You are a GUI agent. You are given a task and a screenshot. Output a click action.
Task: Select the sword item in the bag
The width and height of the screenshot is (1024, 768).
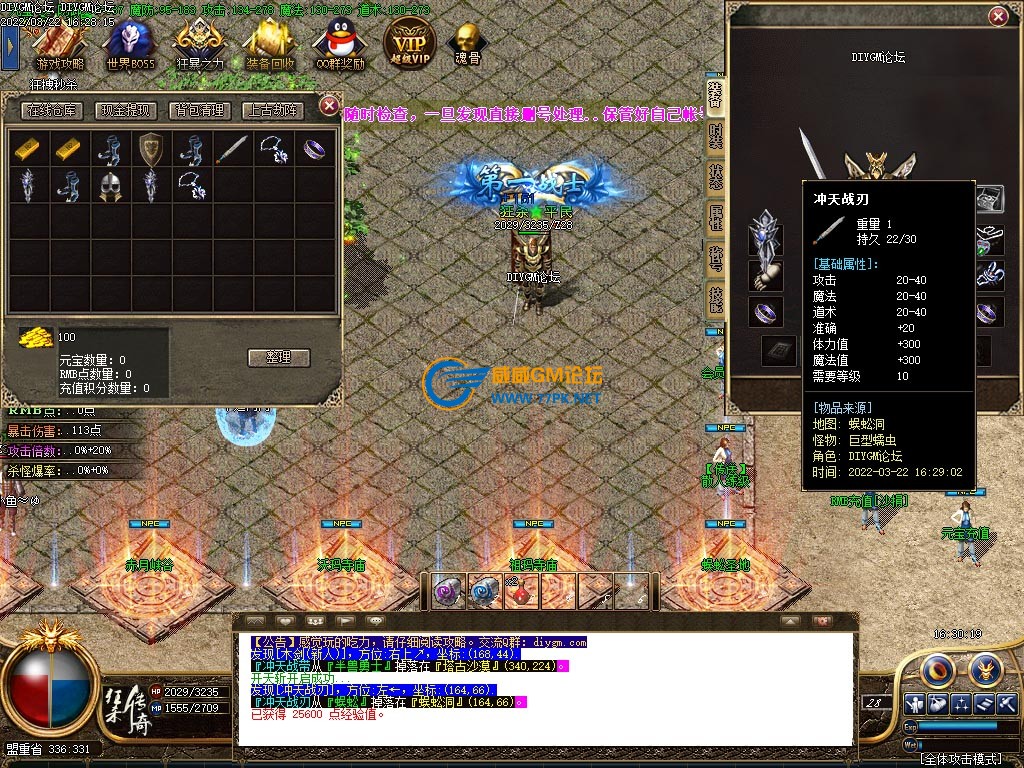click(231, 149)
